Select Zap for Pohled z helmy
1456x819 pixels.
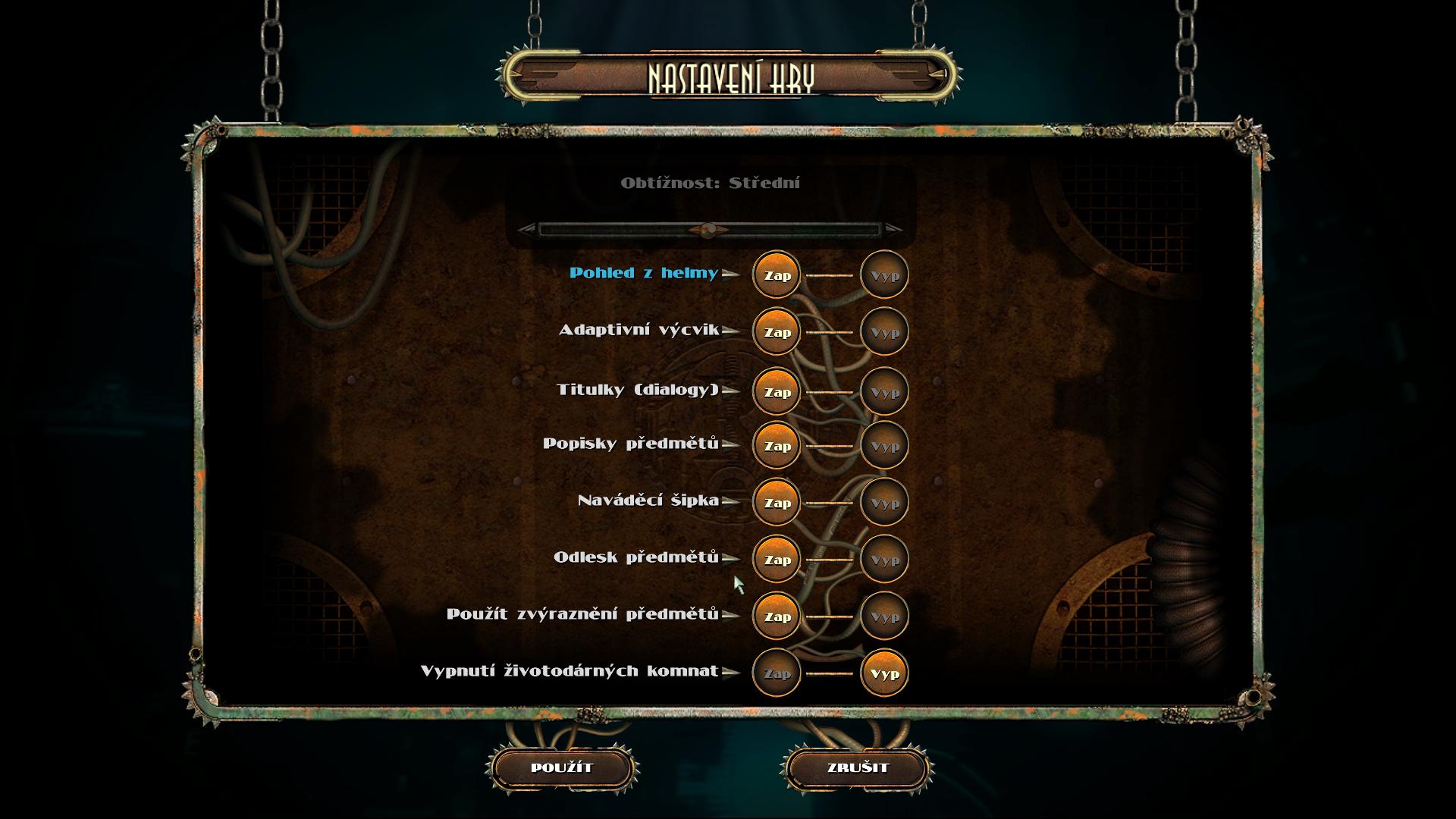pyautogui.click(x=777, y=275)
